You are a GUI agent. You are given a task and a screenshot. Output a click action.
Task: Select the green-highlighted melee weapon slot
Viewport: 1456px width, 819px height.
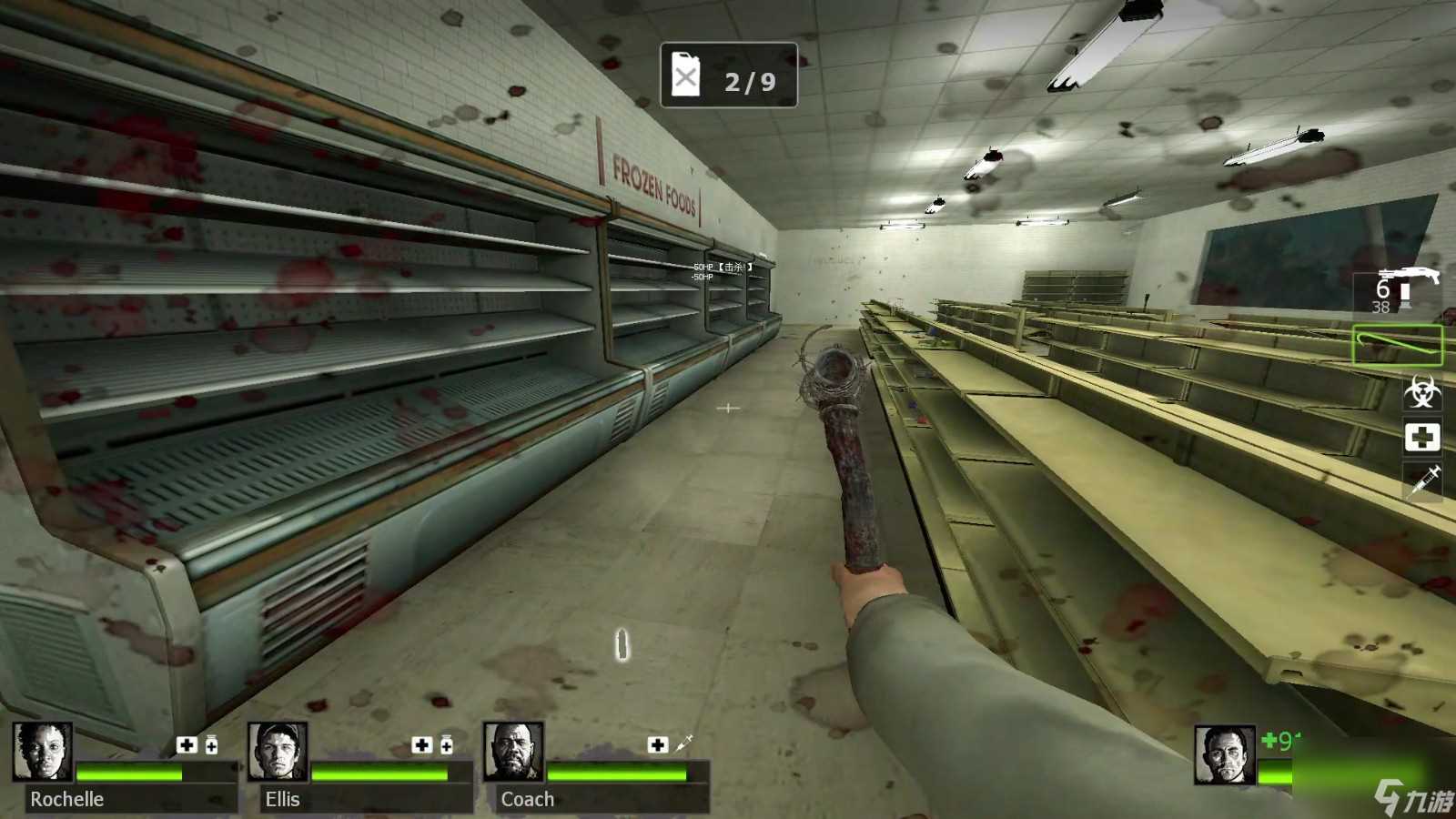(x=1398, y=345)
